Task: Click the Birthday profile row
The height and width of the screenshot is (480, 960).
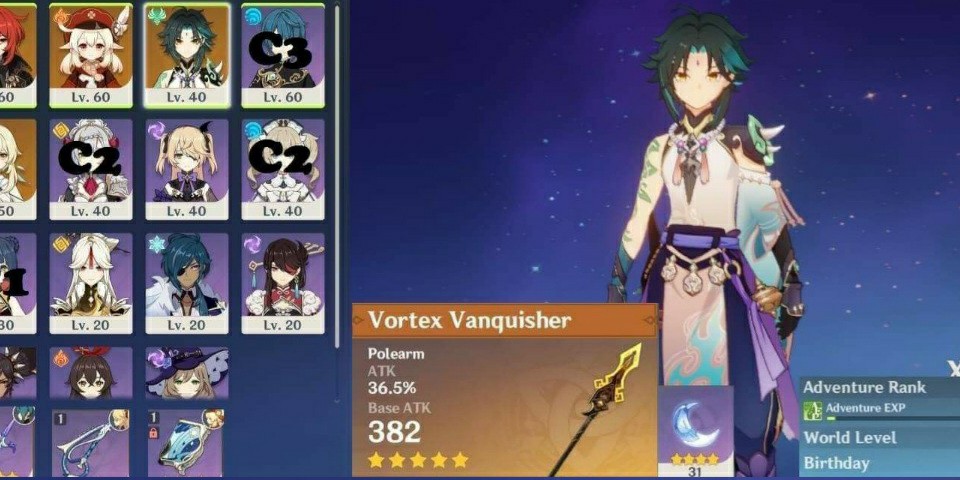Action: click(x=878, y=463)
